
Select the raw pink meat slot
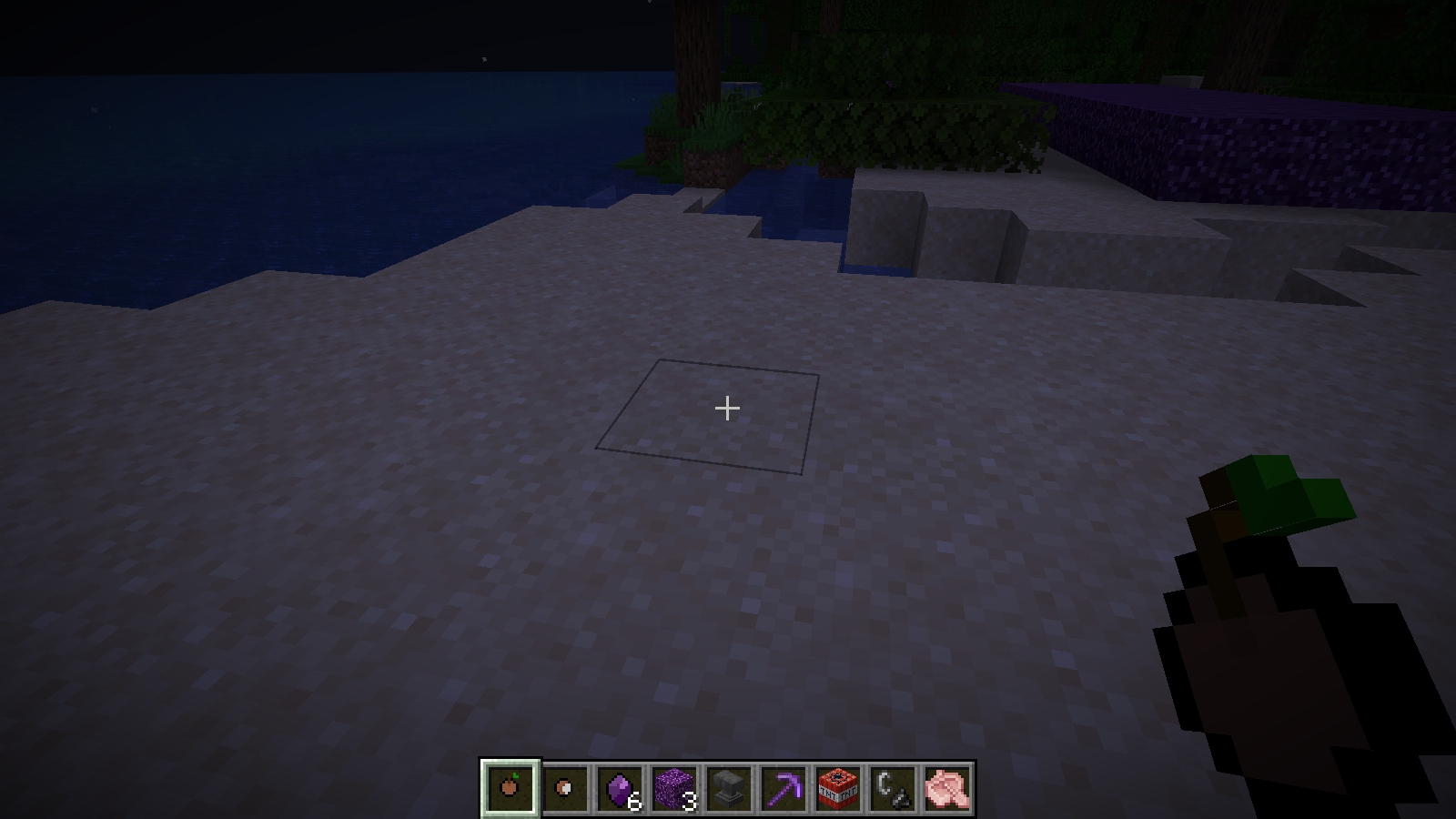point(947,787)
